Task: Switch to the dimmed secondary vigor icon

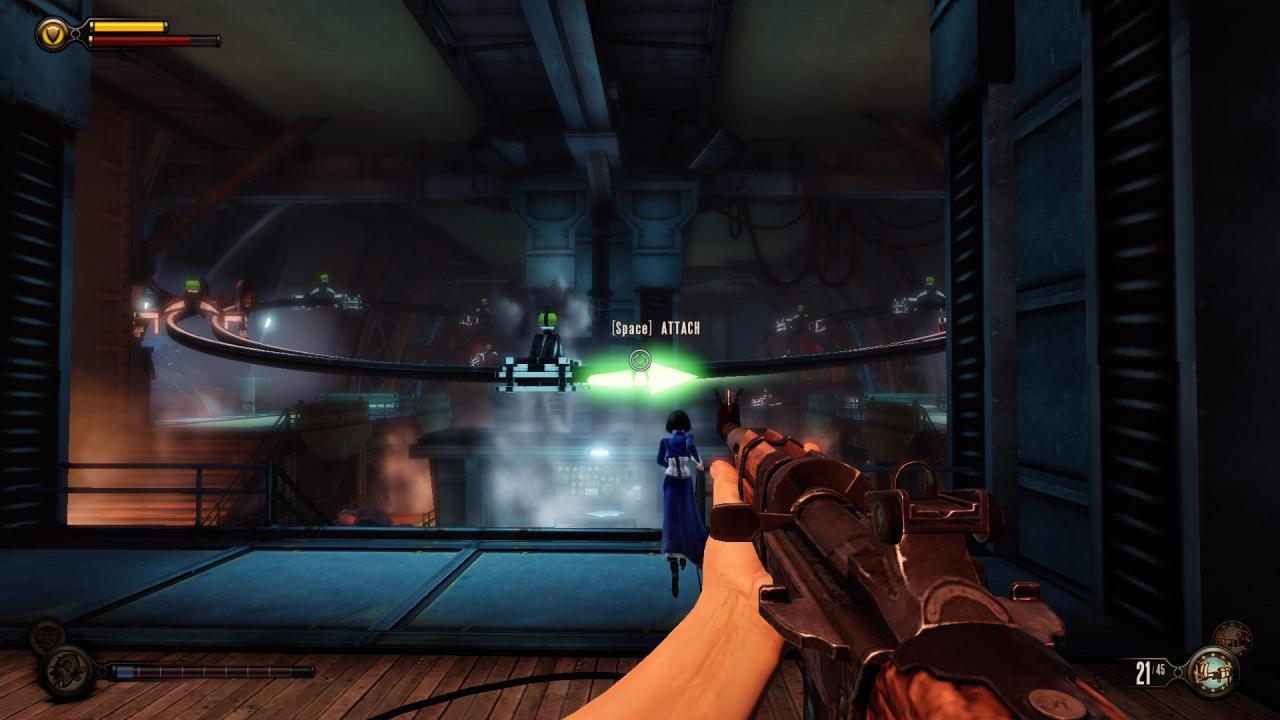Action: (45, 635)
